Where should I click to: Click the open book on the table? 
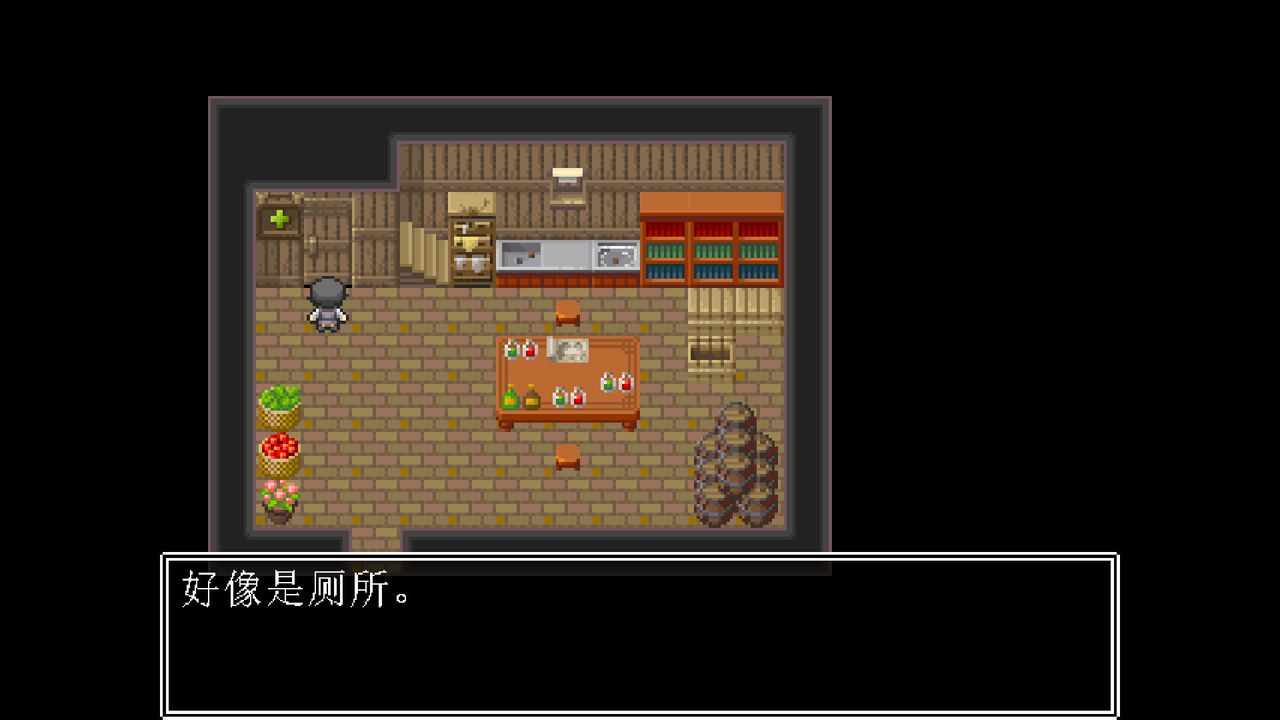[568, 350]
